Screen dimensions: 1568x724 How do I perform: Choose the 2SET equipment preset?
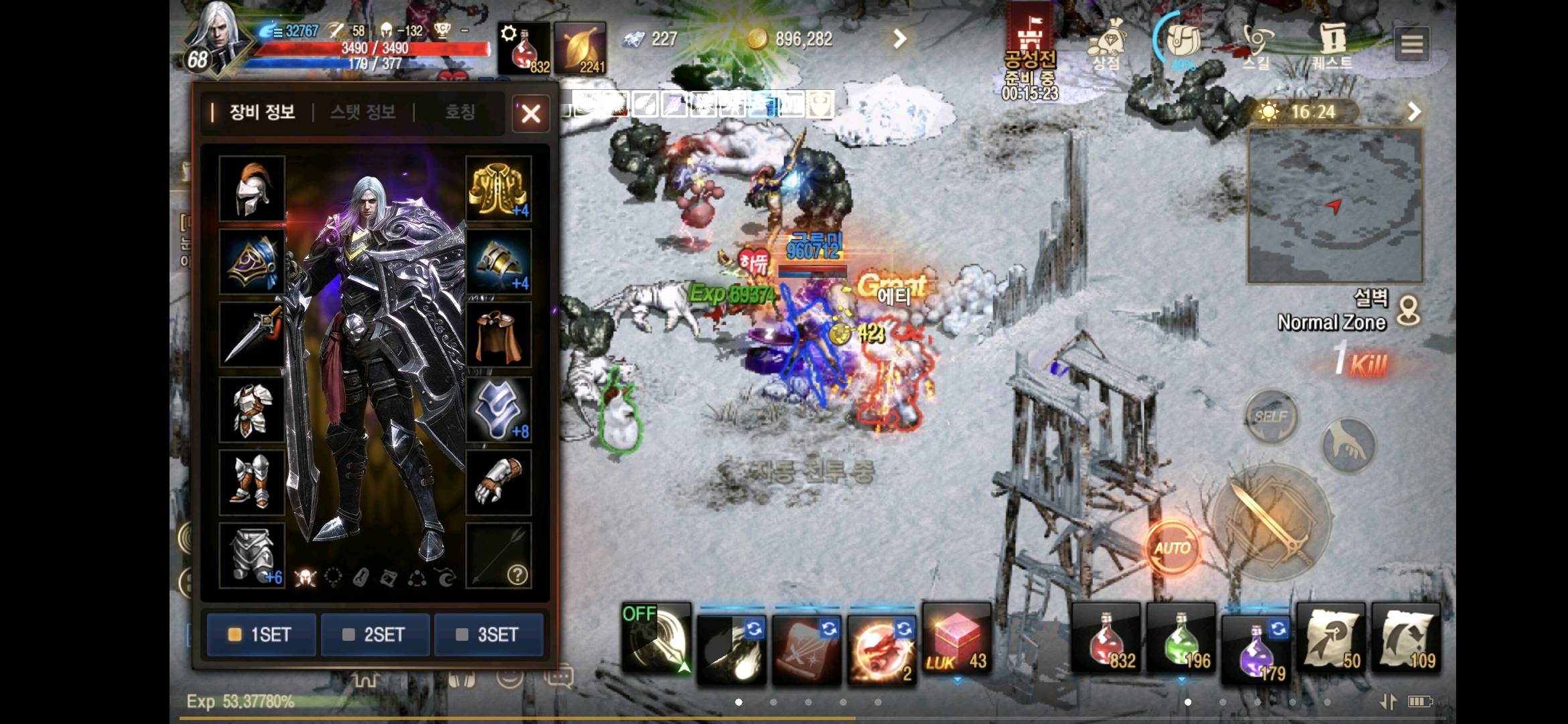pyautogui.click(x=375, y=634)
